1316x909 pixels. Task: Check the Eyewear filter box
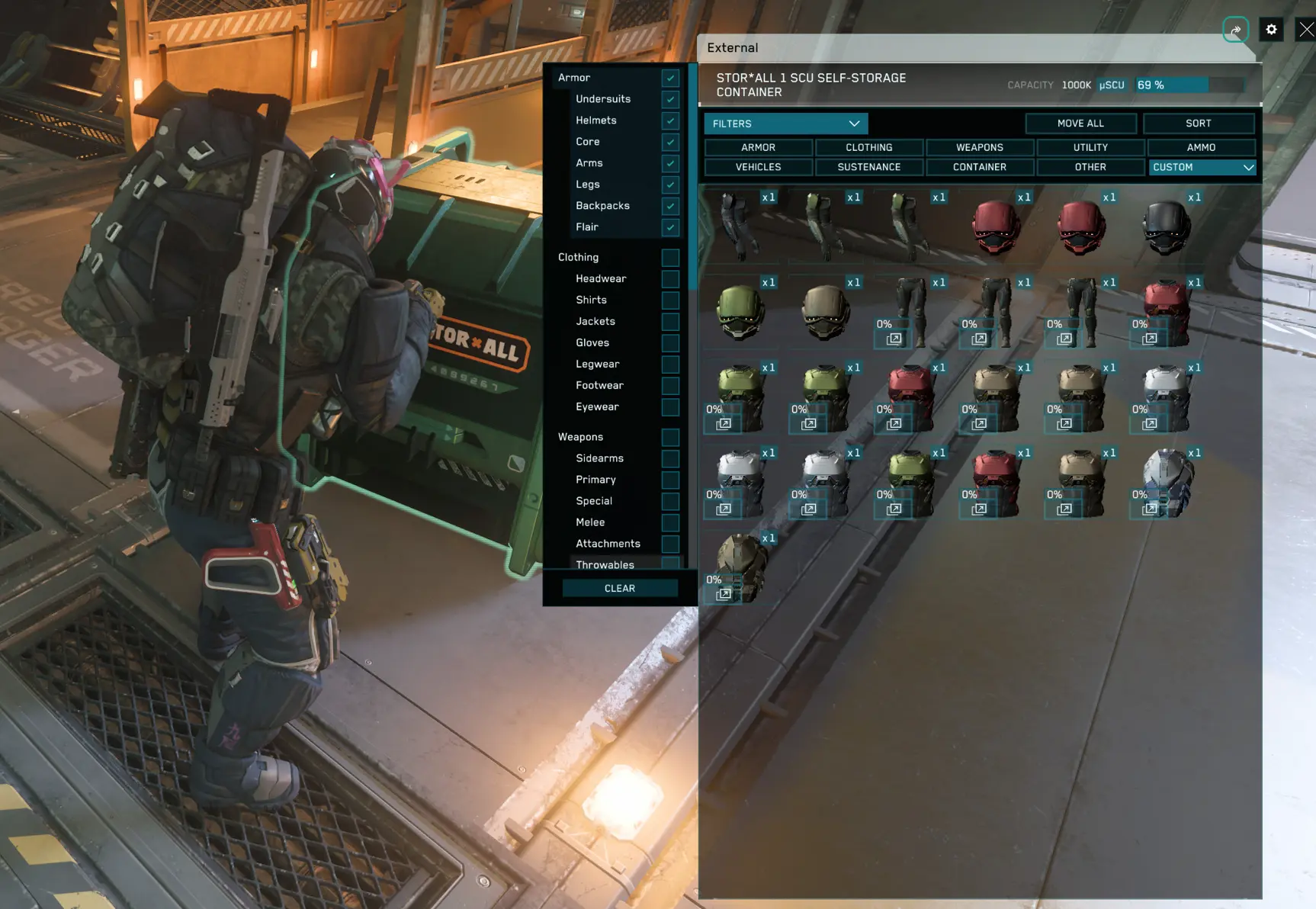[670, 407]
